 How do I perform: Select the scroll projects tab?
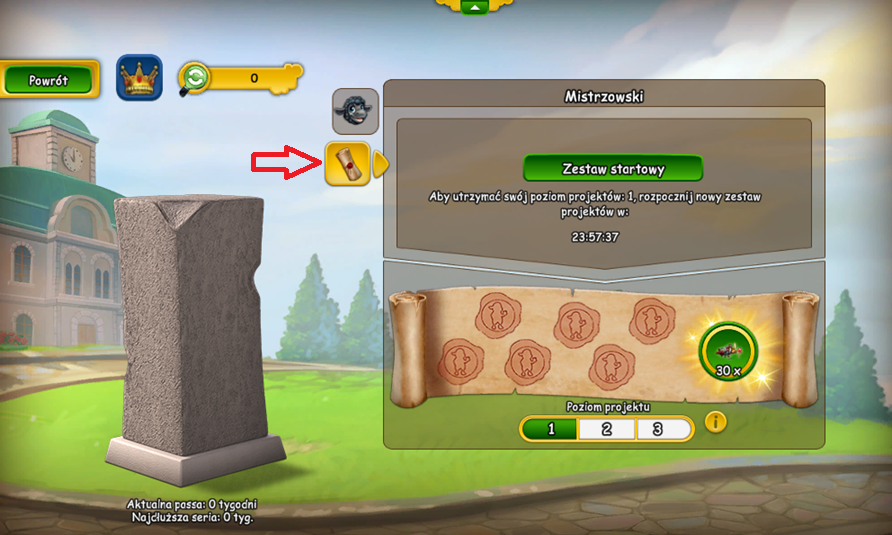coord(348,163)
